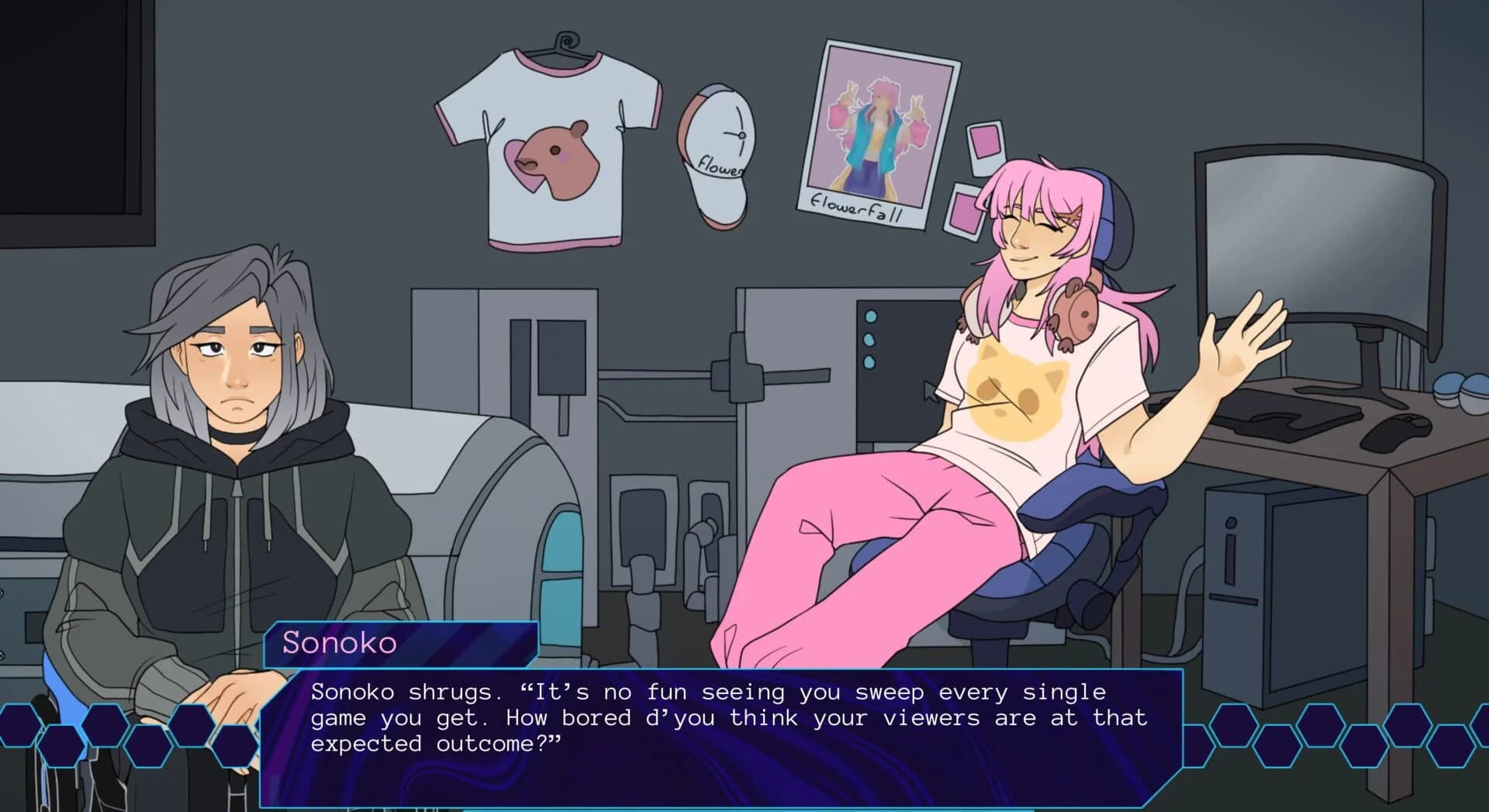The height and width of the screenshot is (812, 1489).
Task: Click the pink hair clip in her hair
Action: pos(1069,216)
